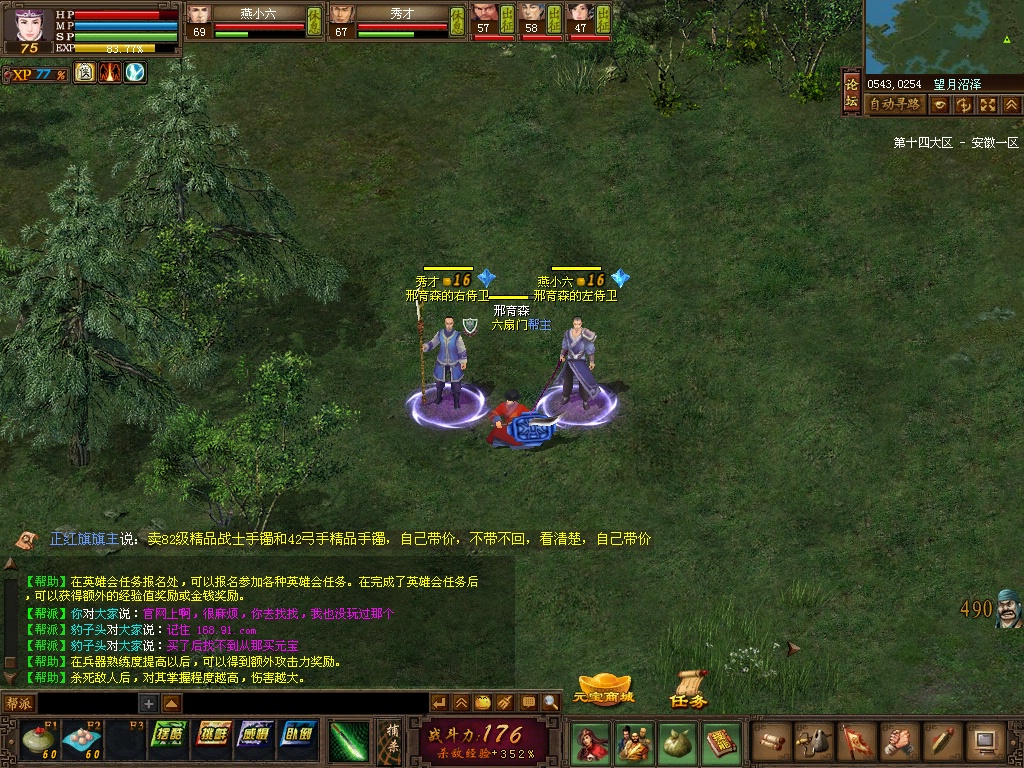Select the green dagger weapon slot

pos(349,741)
